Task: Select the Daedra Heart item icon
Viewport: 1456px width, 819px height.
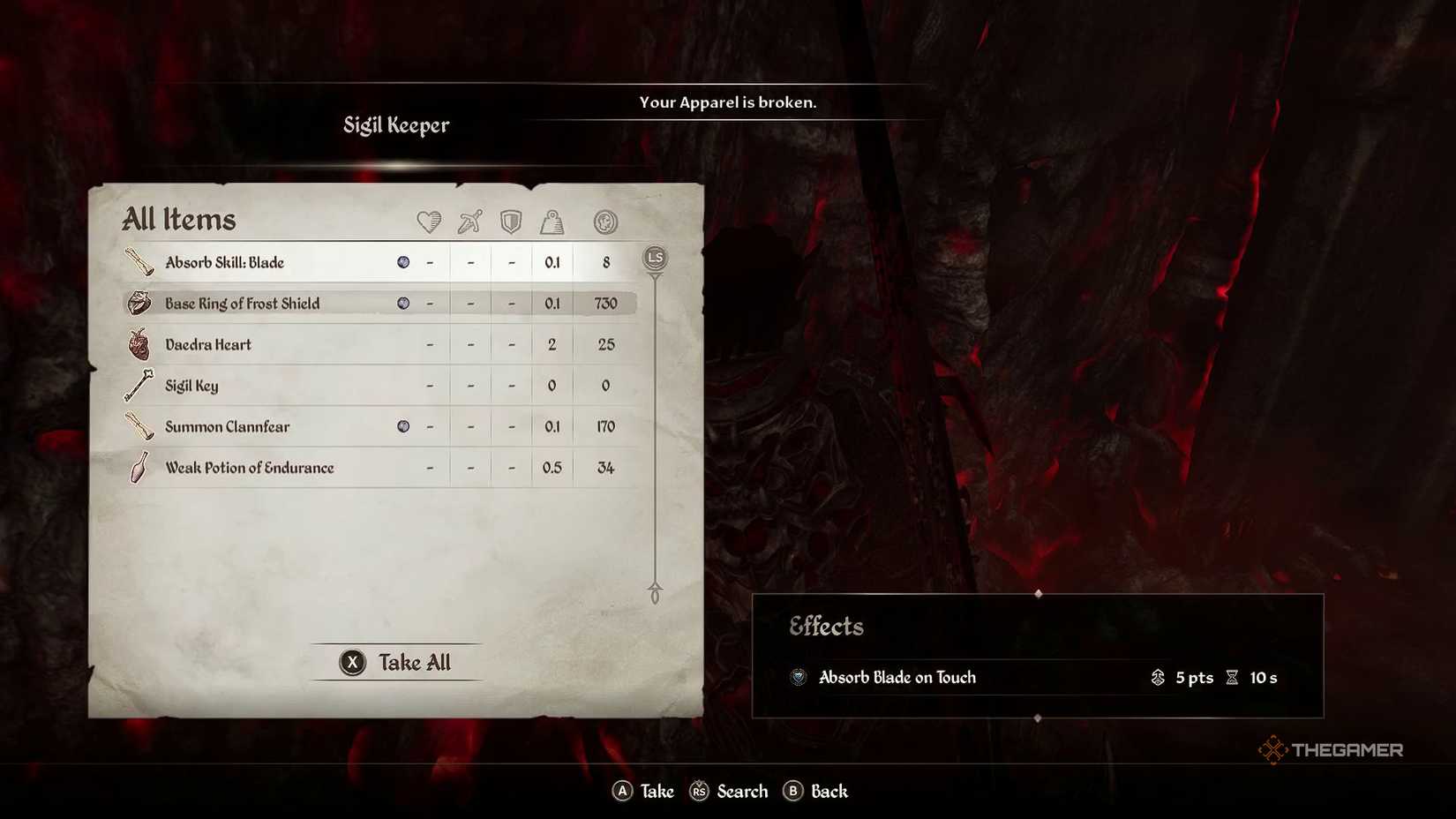Action: click(x=139, y=343)
